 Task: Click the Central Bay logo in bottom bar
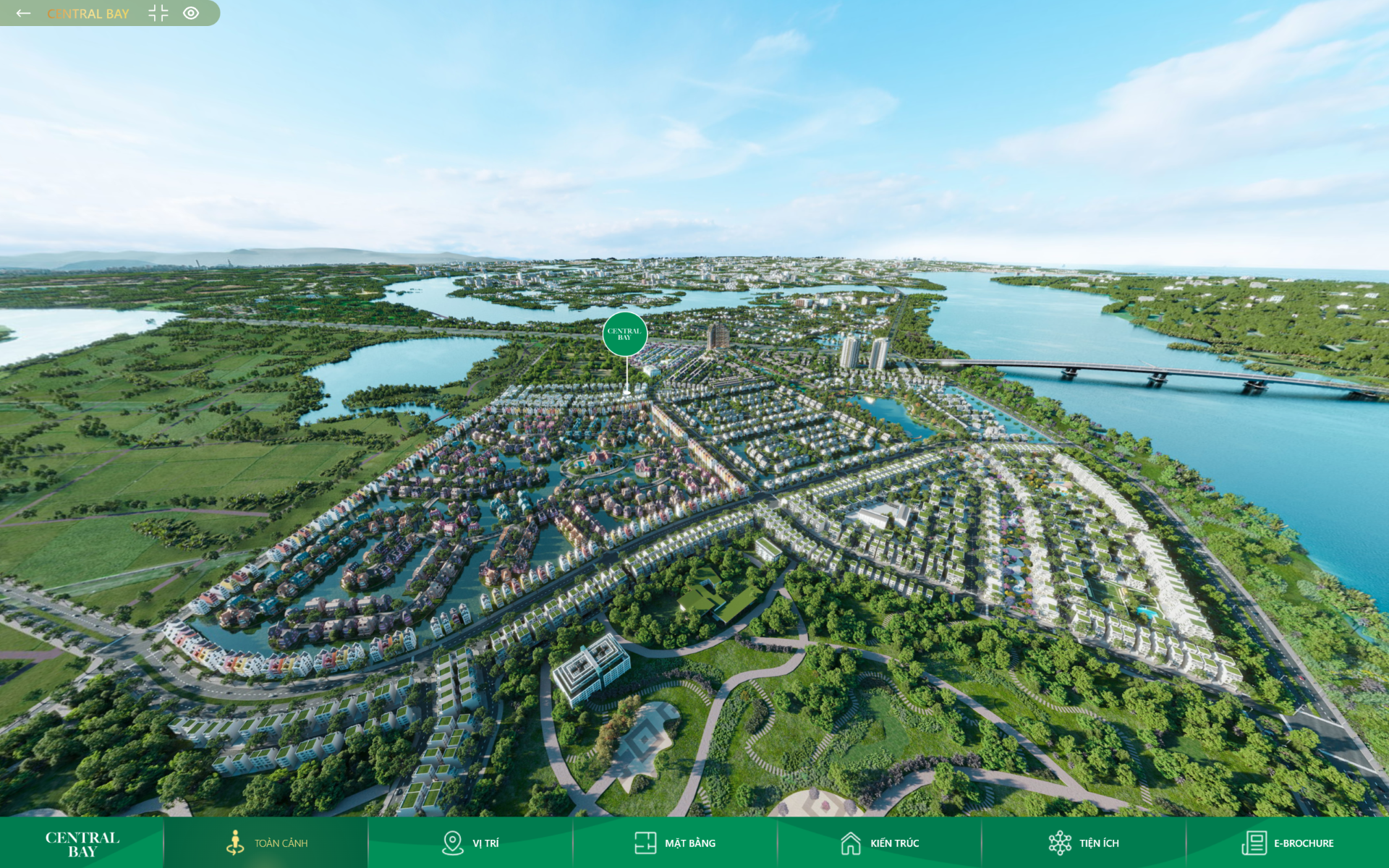(x=82, y=843)
